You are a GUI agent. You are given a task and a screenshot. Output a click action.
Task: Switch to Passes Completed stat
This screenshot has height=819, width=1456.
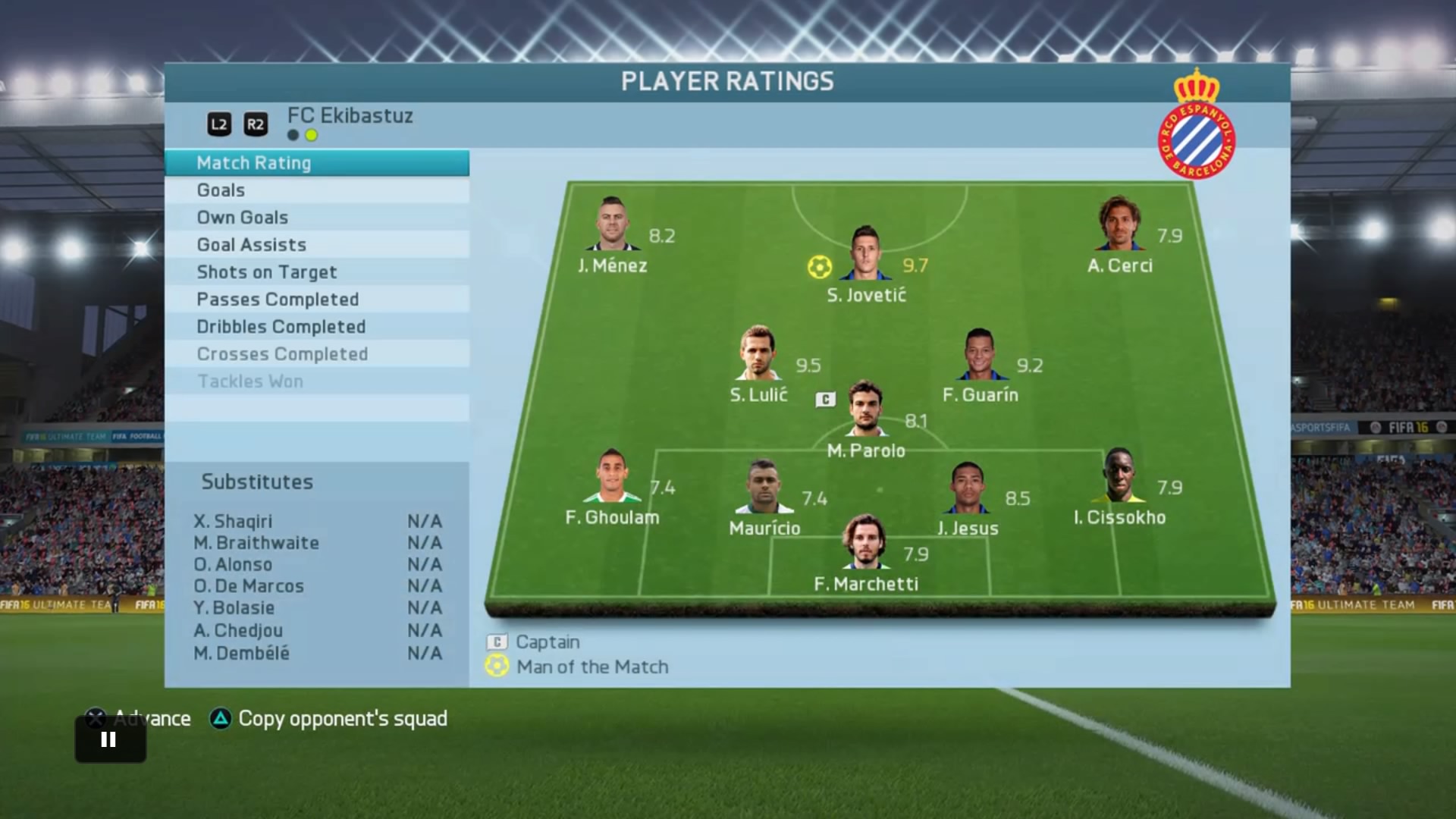pos(316,300)
